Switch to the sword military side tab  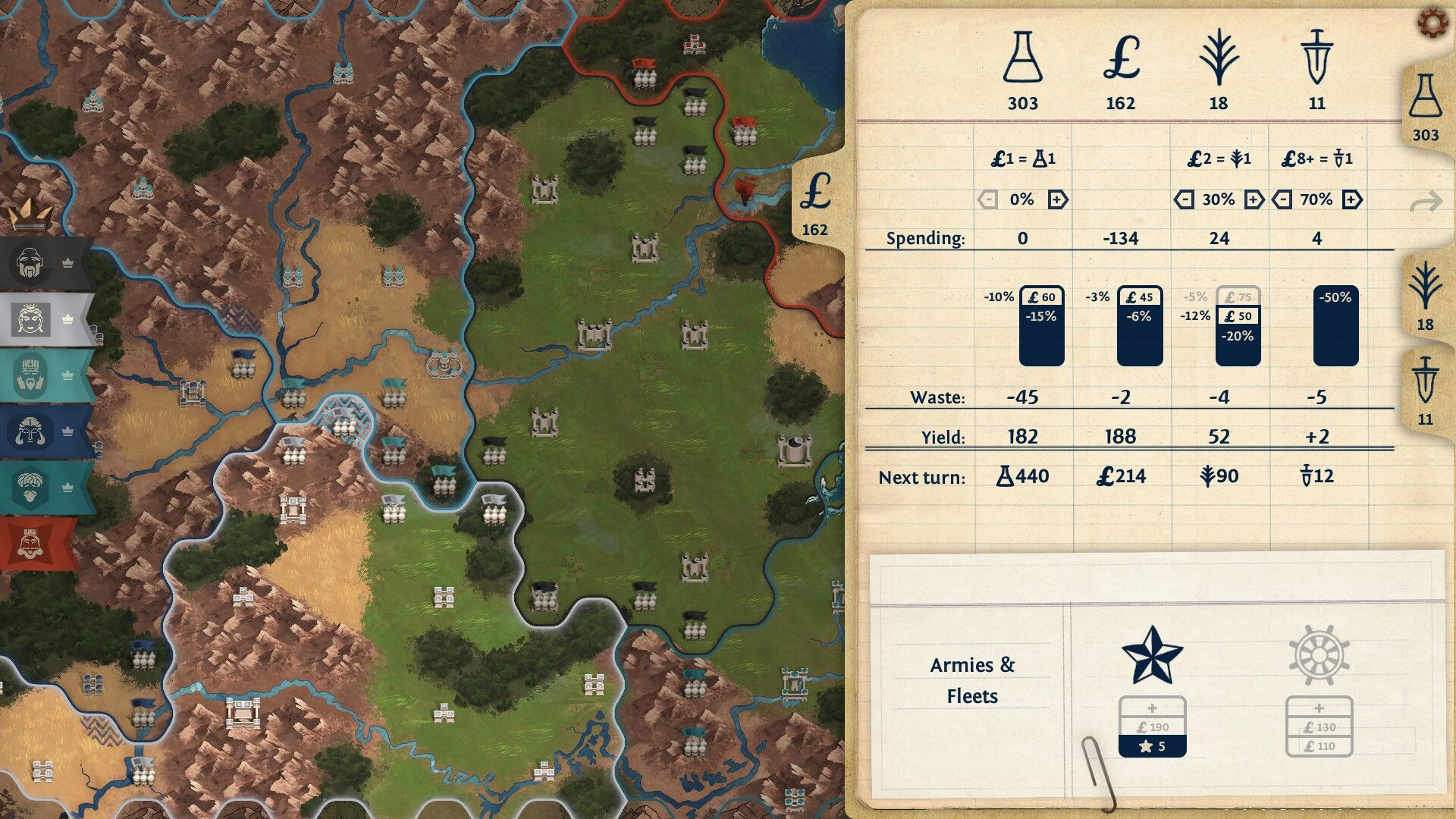coord(1425,390)
